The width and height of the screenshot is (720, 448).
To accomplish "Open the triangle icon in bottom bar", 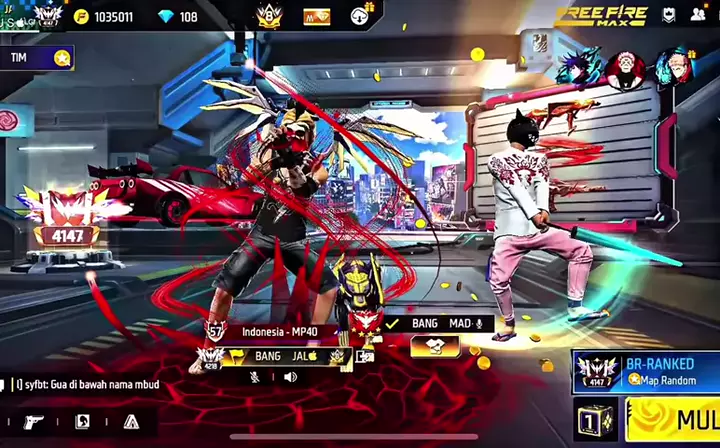I will [x=130, y=421].
